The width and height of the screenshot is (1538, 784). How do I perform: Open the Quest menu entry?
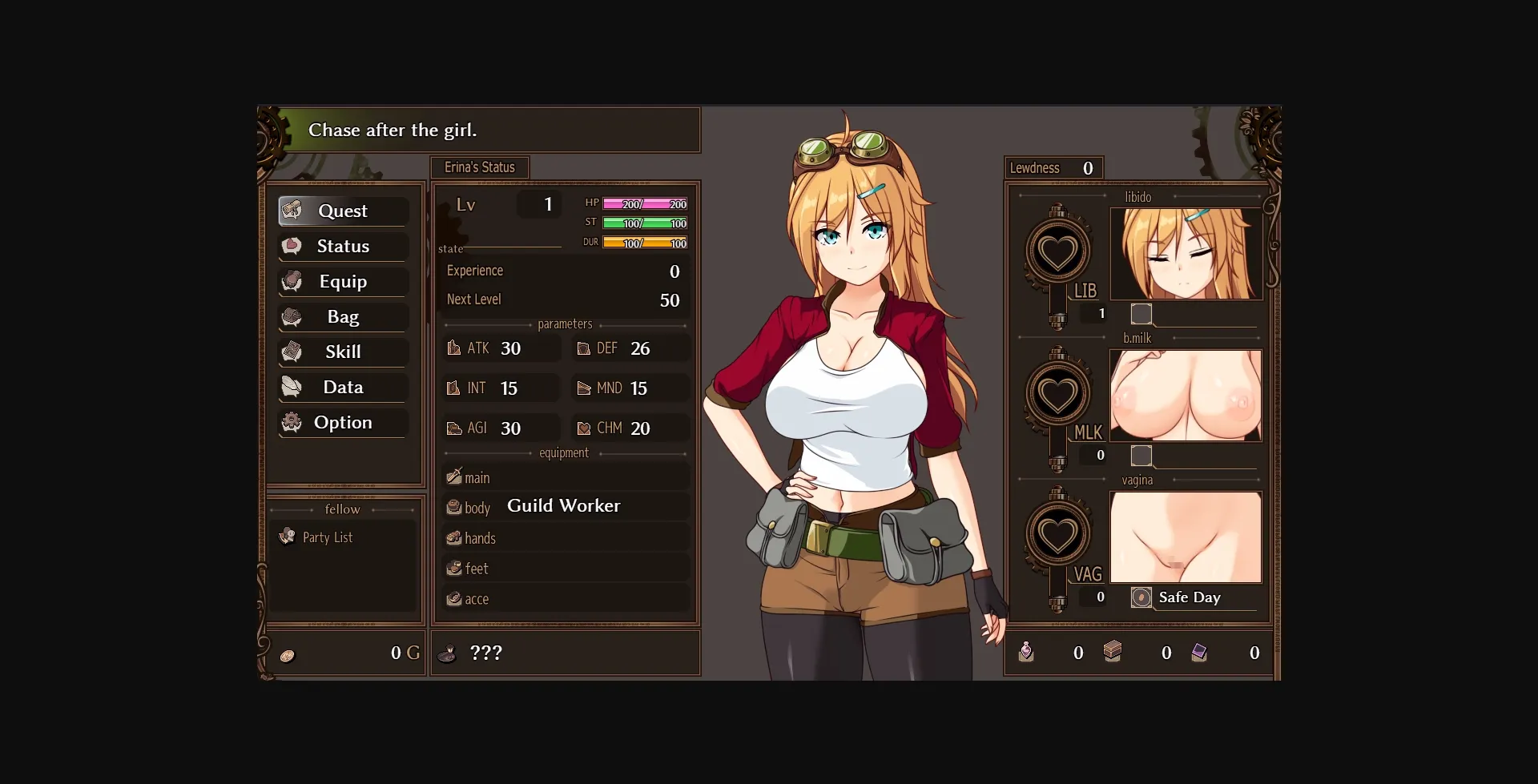coord(343,211)
